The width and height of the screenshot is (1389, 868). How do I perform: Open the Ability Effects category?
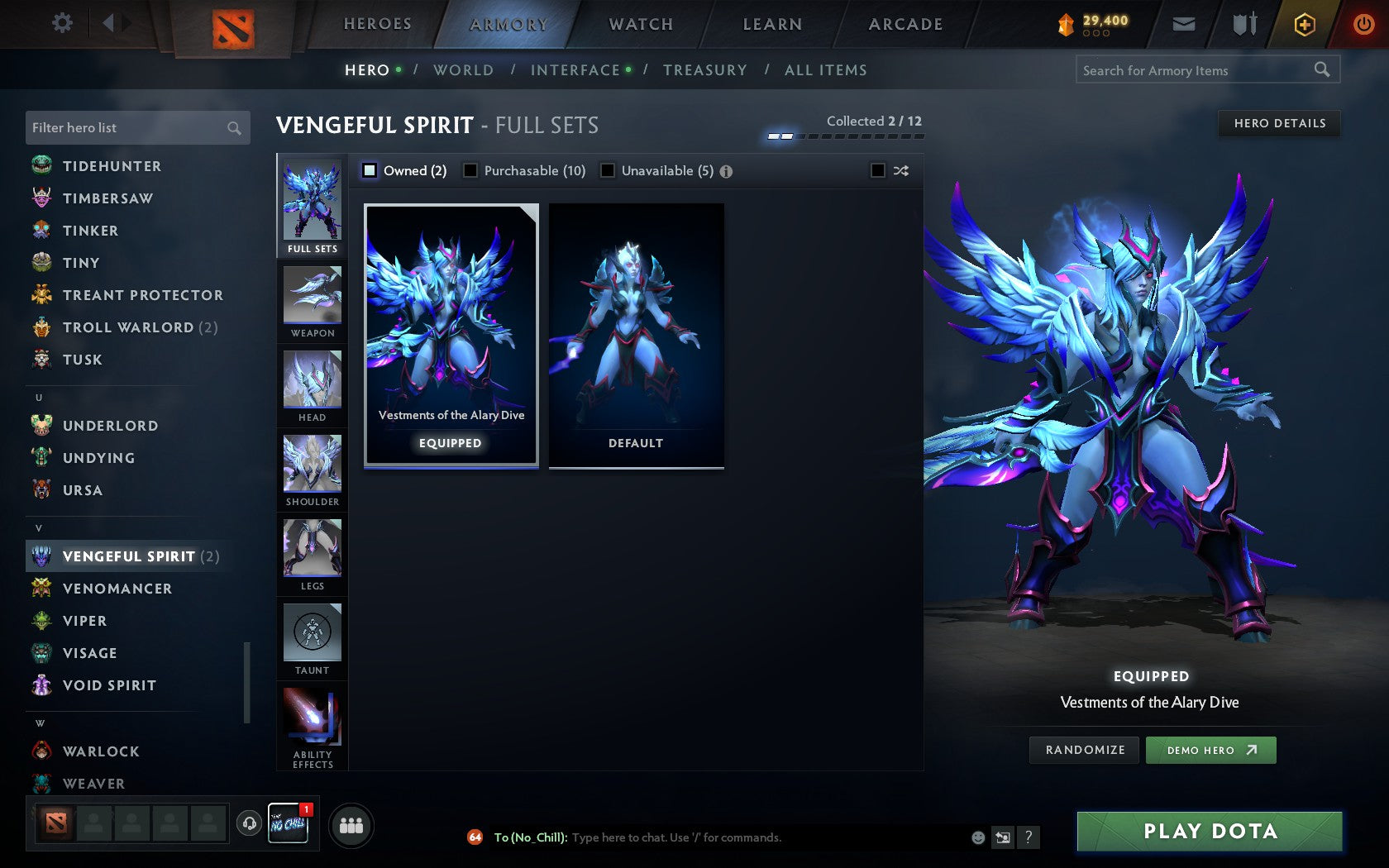point(312,719)
